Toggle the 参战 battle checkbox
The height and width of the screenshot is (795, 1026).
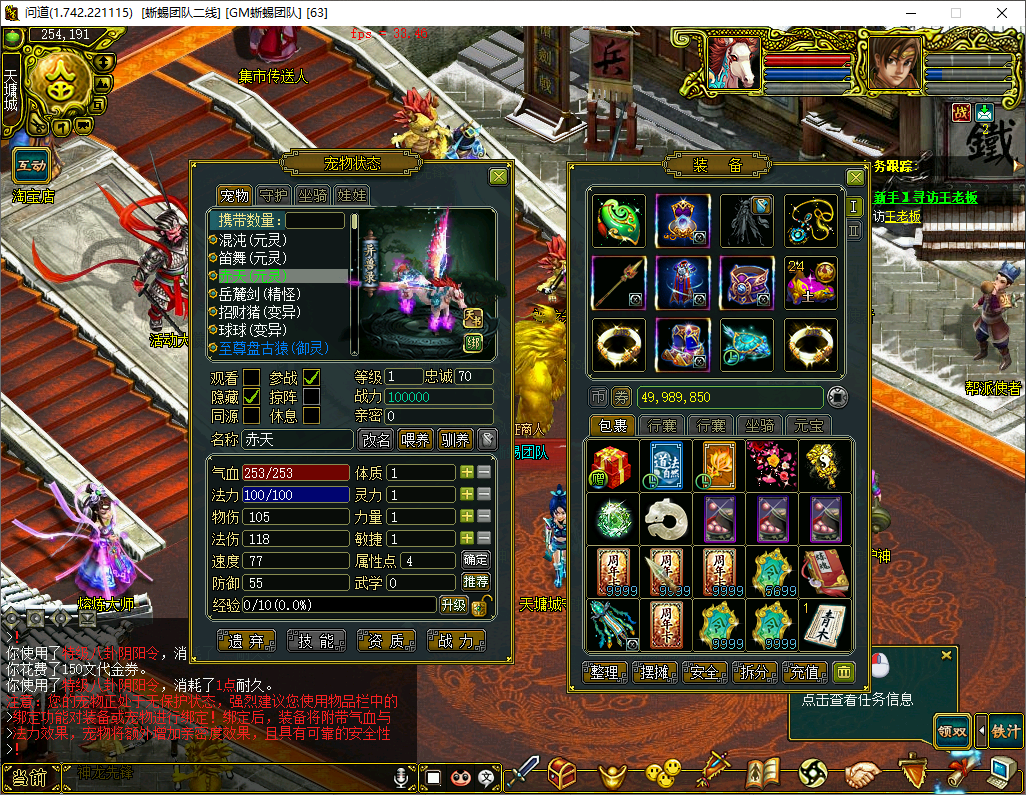[312, 377]
